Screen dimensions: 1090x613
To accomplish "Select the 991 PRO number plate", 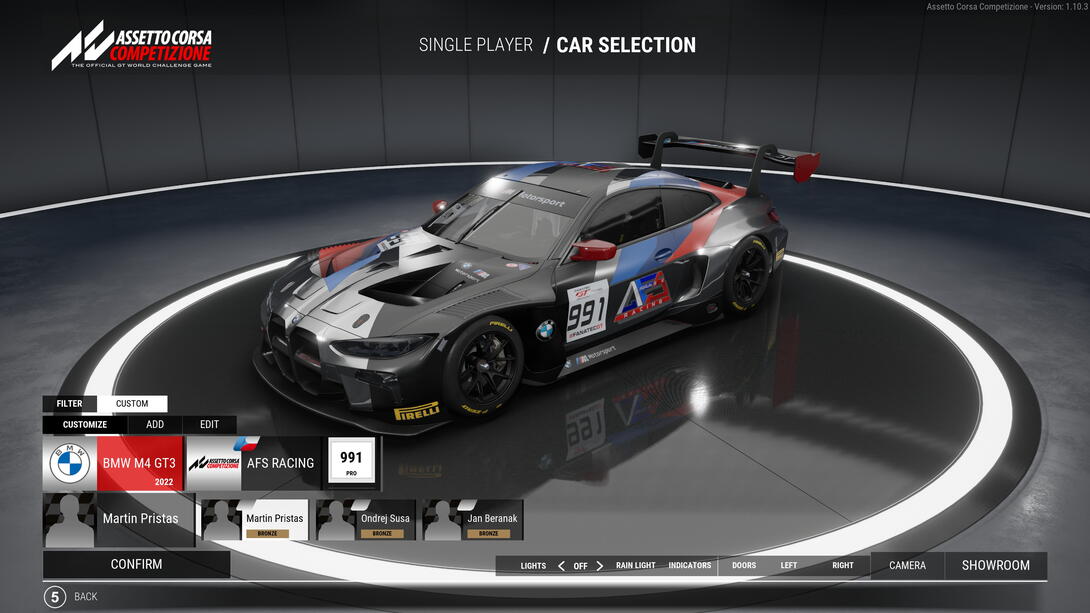I will 351,462.
